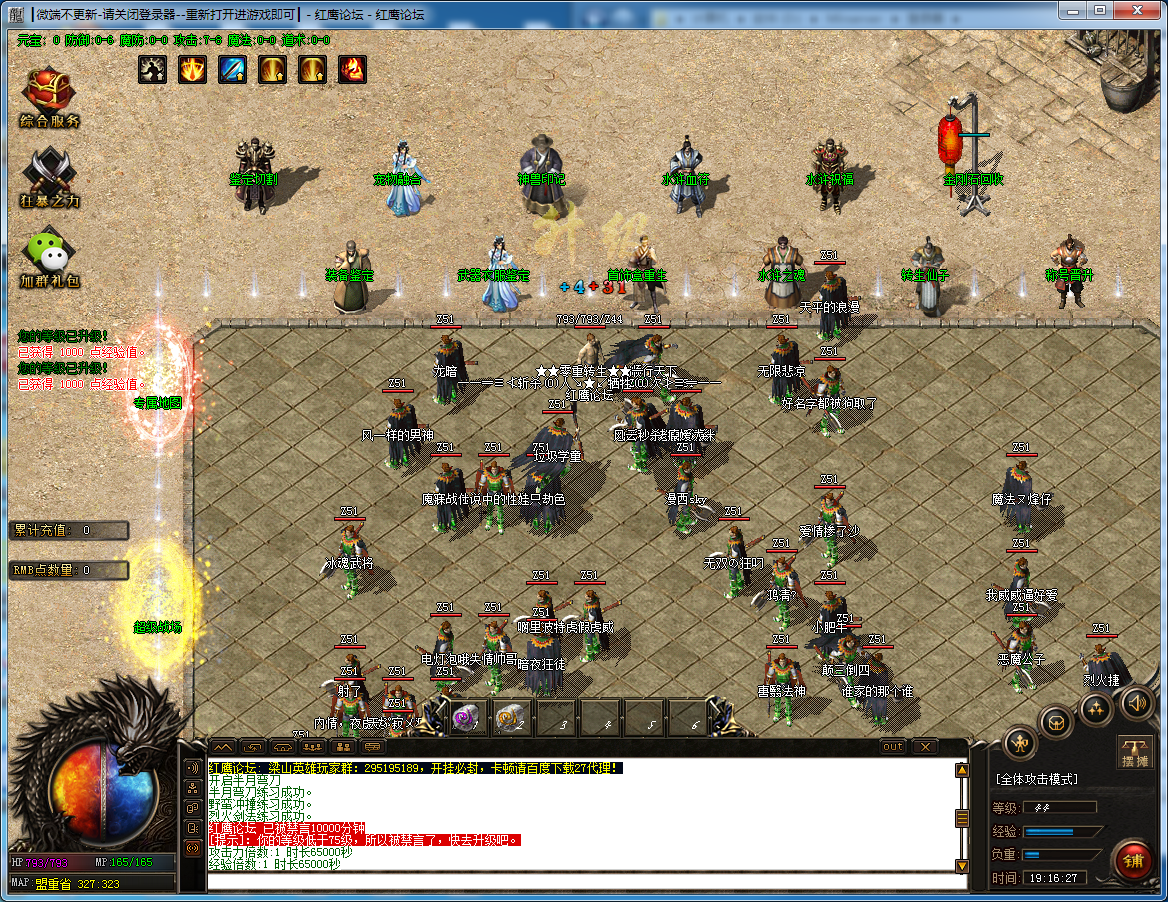Image resolution: width=1168 pixels, height=902 pixels.
Task: Open the skills three-star round button
Action: click(1097, 708)
